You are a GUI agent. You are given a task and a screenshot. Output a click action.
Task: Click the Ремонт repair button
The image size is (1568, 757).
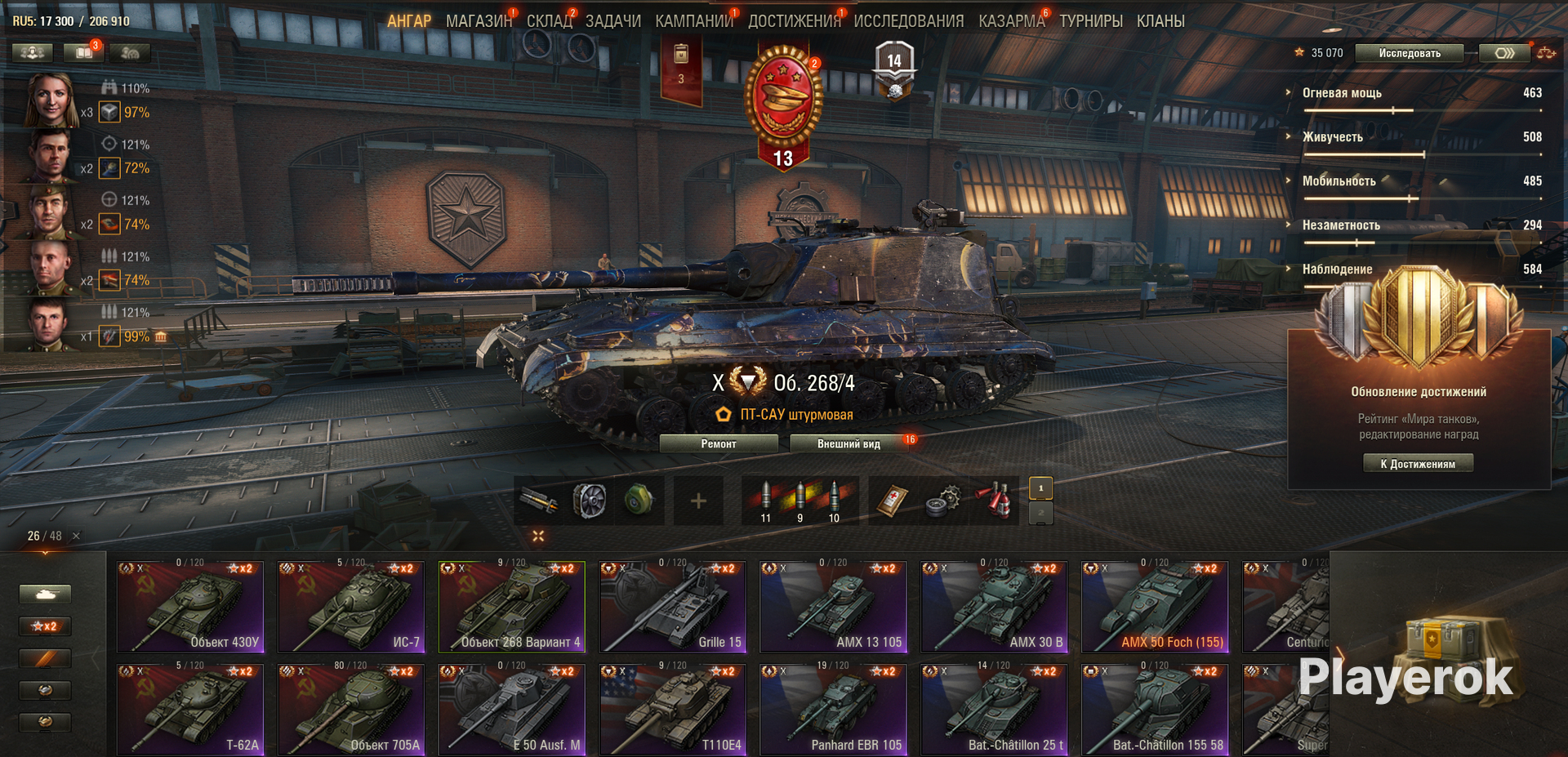point(719,443)
